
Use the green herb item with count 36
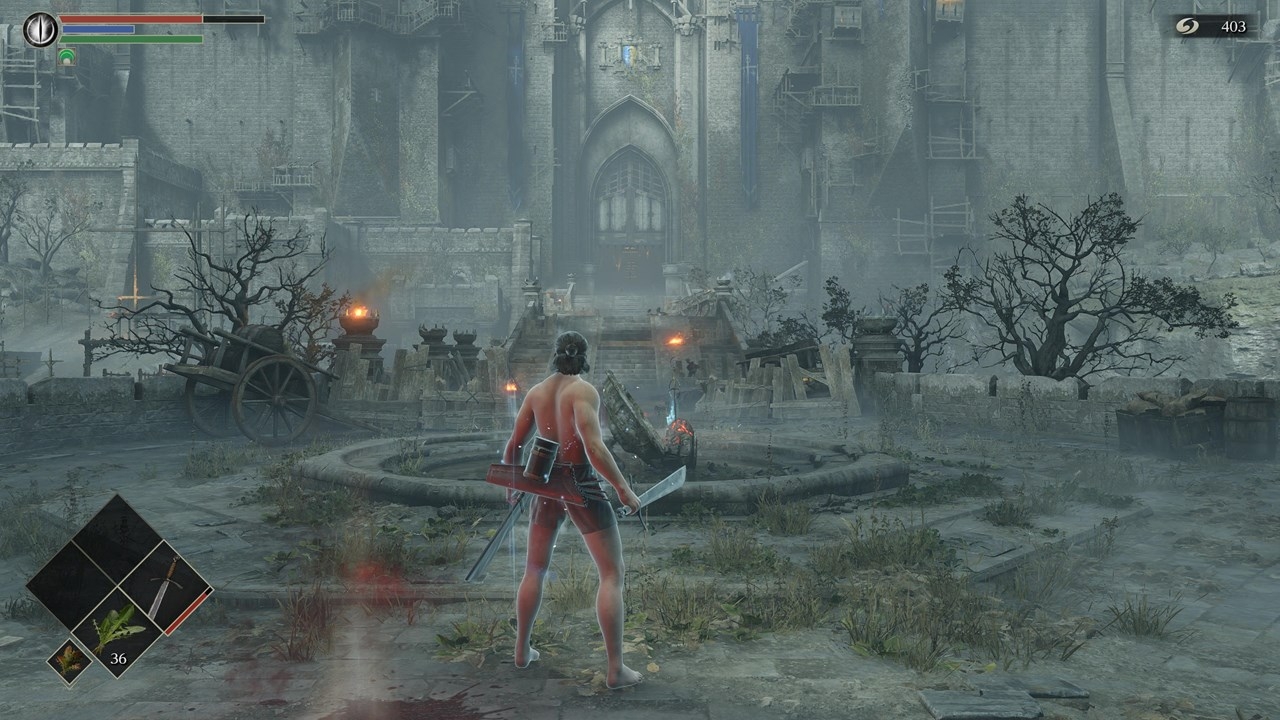[119, 632]
